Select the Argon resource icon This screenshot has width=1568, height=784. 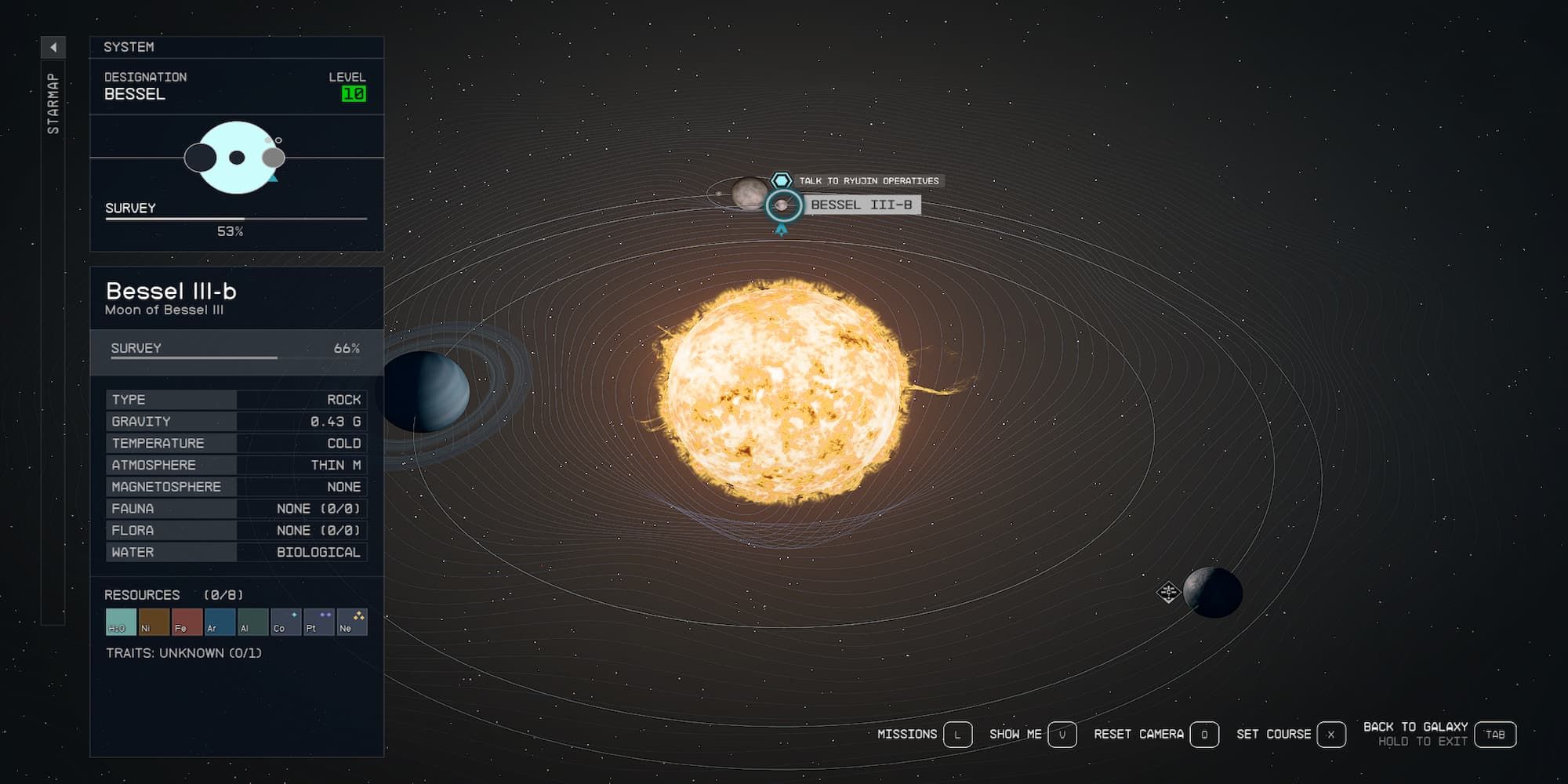point(220,623)
